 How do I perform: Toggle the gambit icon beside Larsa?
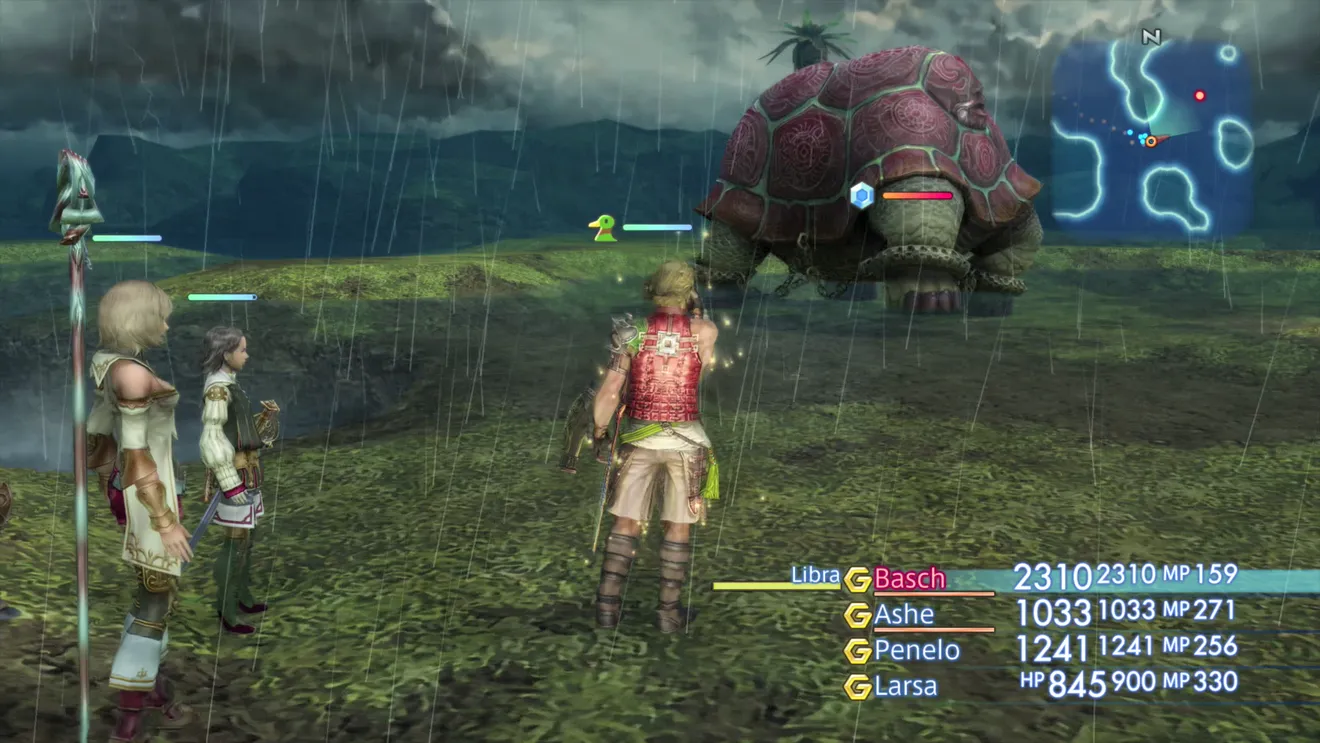click(857, 687)
